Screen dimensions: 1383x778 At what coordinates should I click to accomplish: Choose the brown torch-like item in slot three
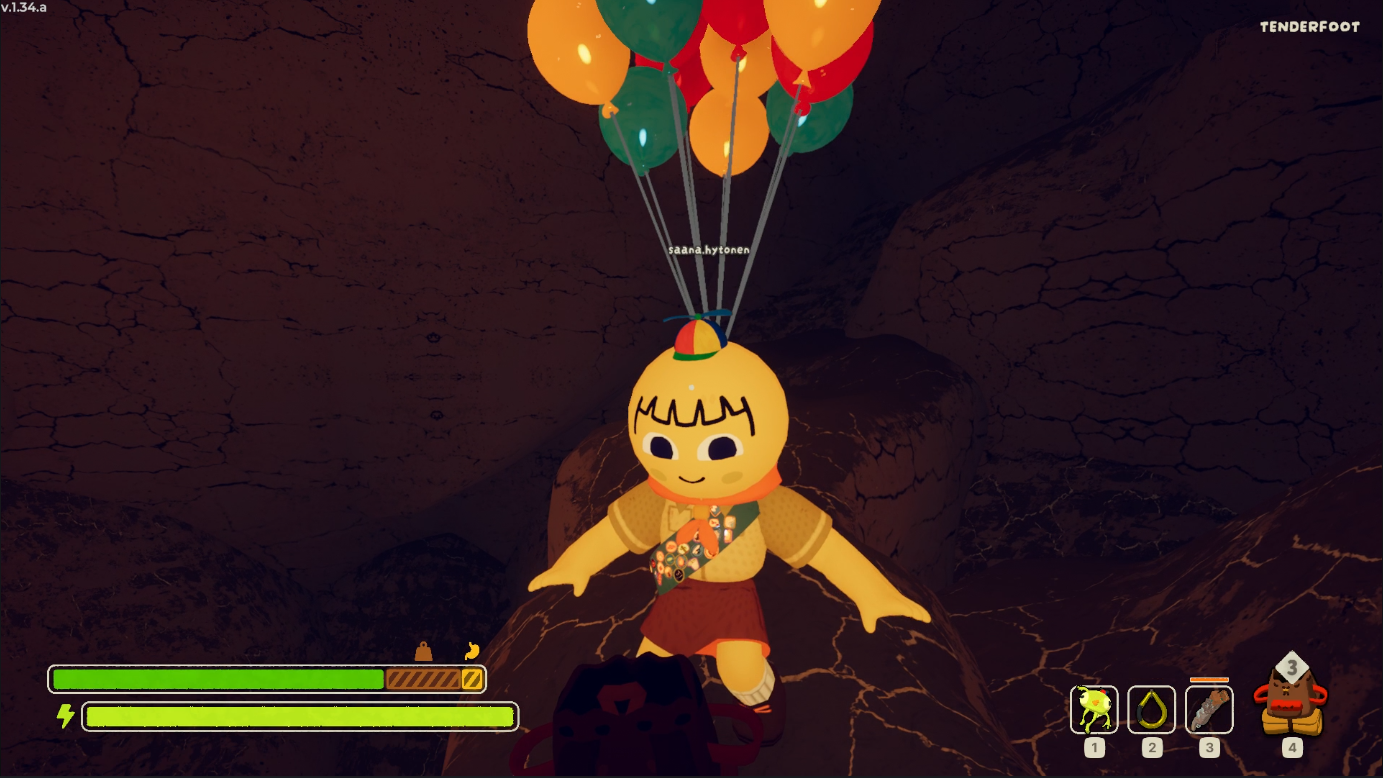pos(1209,709)
